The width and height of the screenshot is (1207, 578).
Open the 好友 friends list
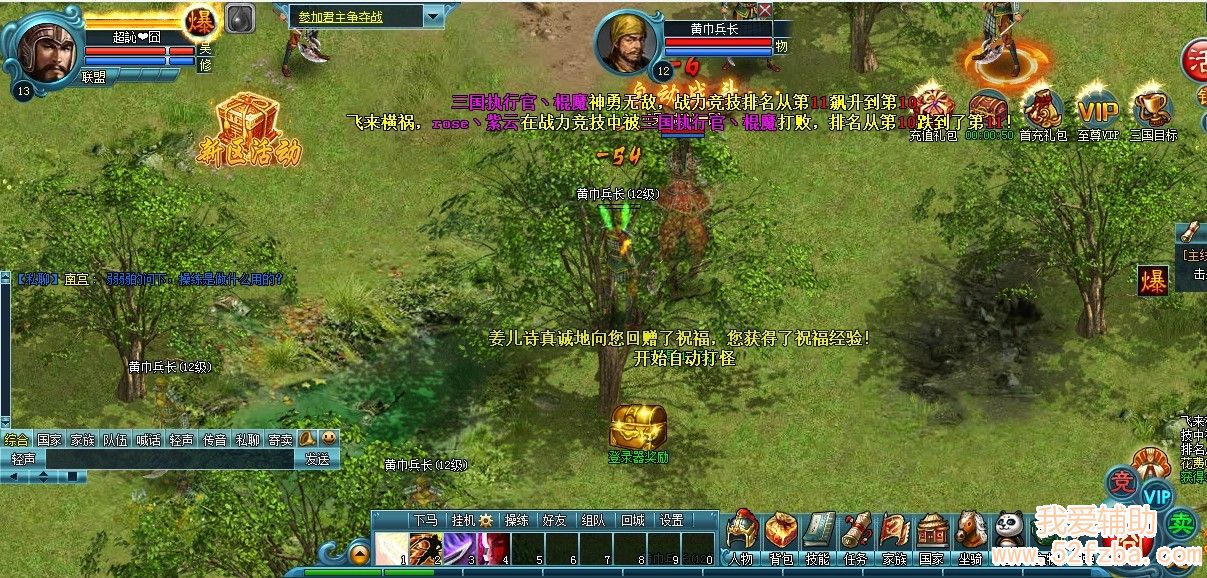[554, 520]
